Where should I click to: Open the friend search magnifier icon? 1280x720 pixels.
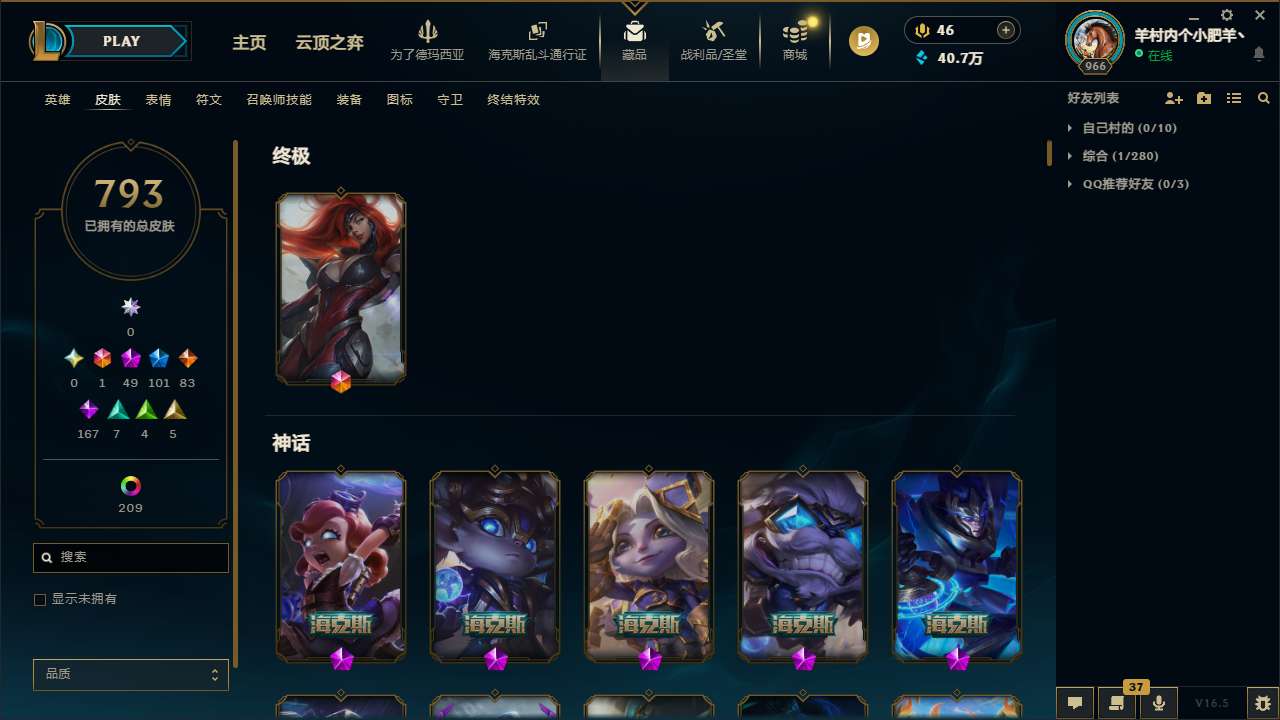click(x=1264, y=98)
